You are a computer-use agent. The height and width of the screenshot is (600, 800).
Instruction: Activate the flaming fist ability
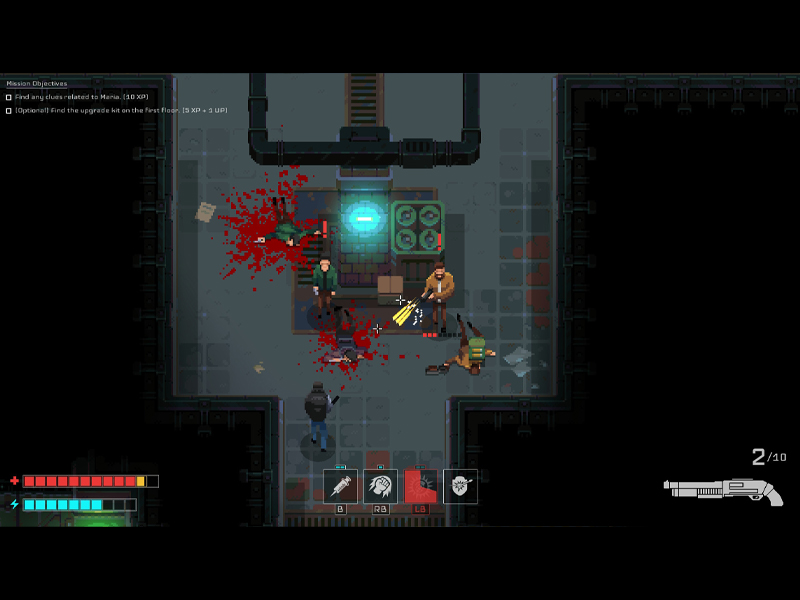click(x=380, y=486)
